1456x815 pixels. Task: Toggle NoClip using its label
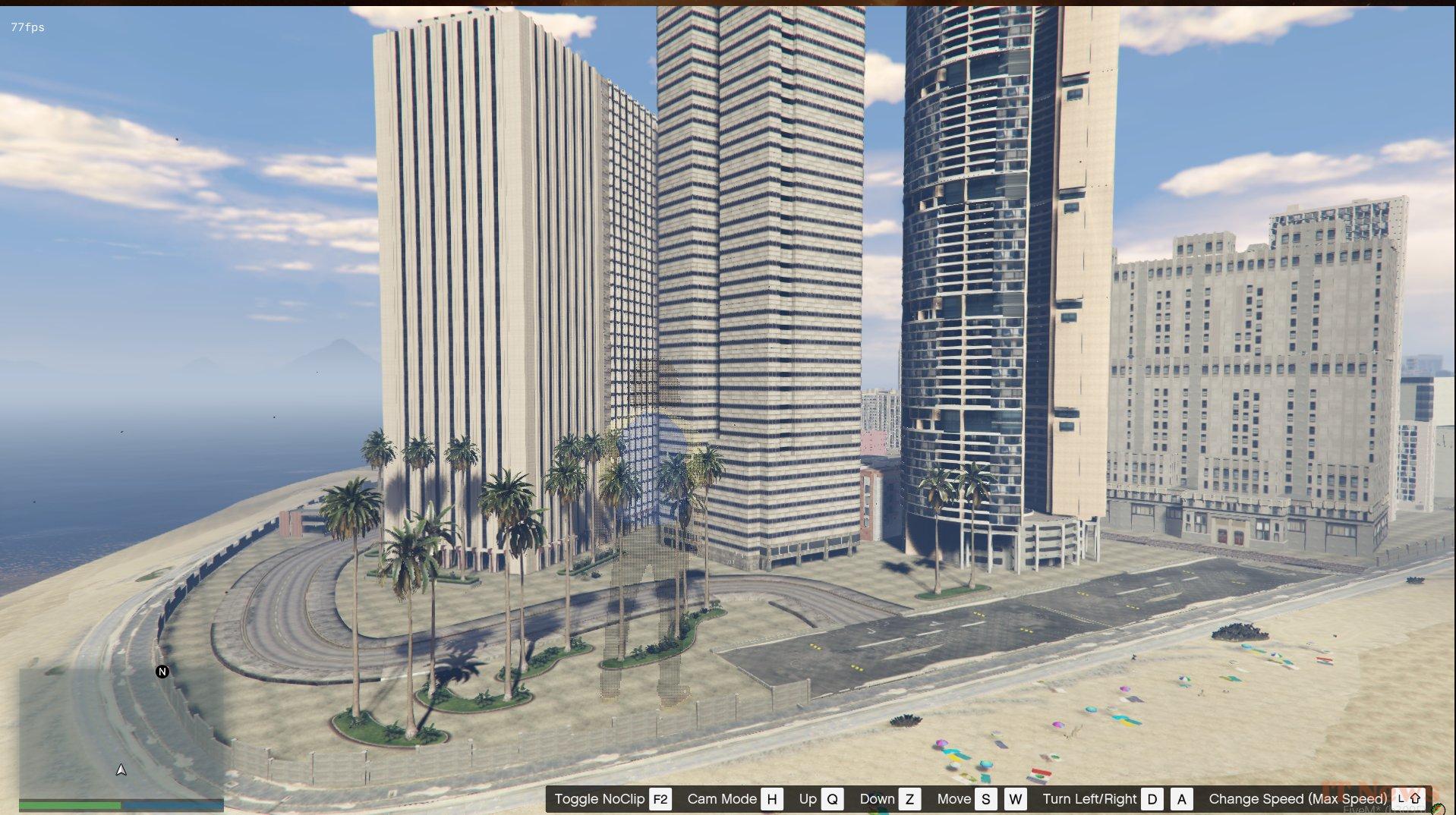599,798
